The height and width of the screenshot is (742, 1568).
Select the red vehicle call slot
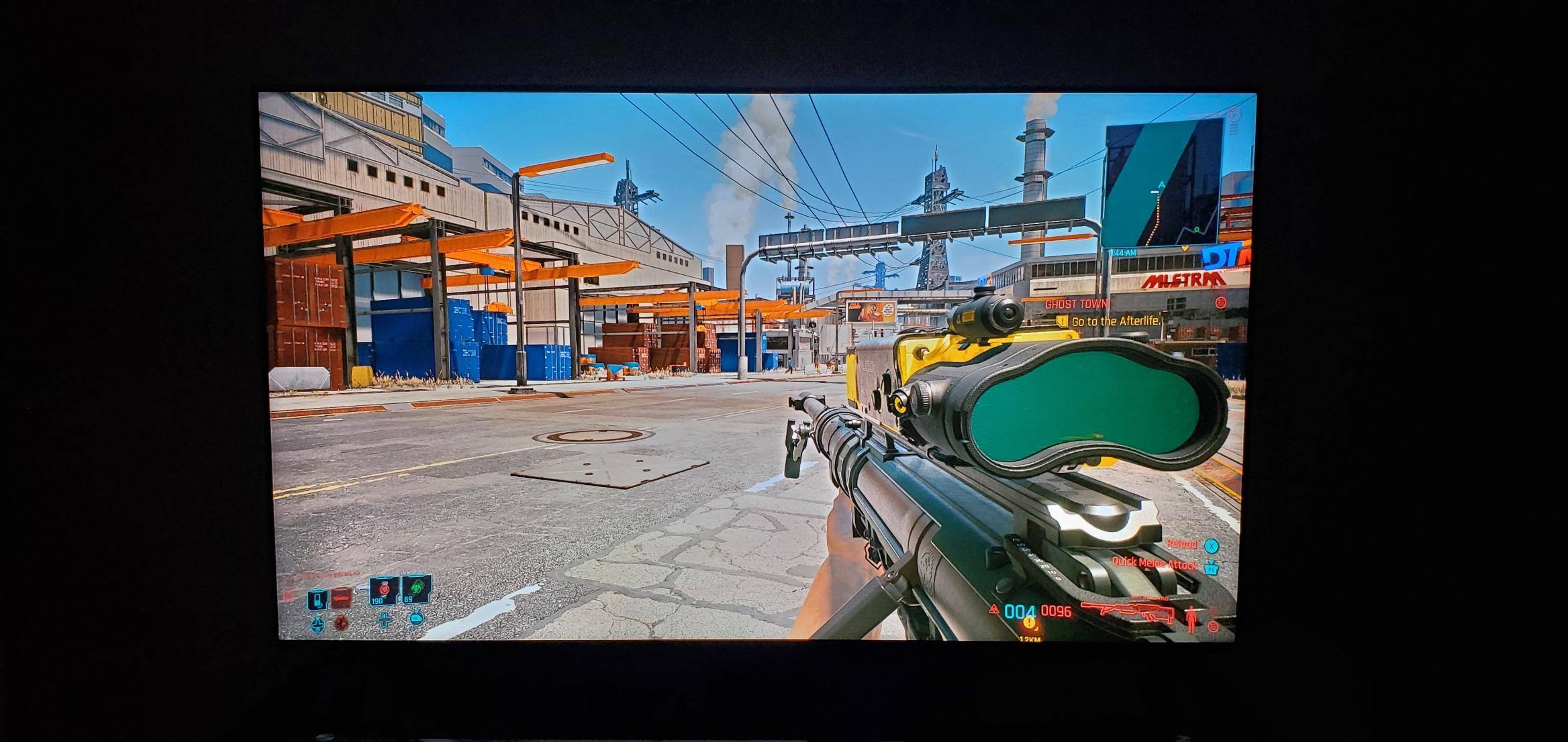click(342, 598)
